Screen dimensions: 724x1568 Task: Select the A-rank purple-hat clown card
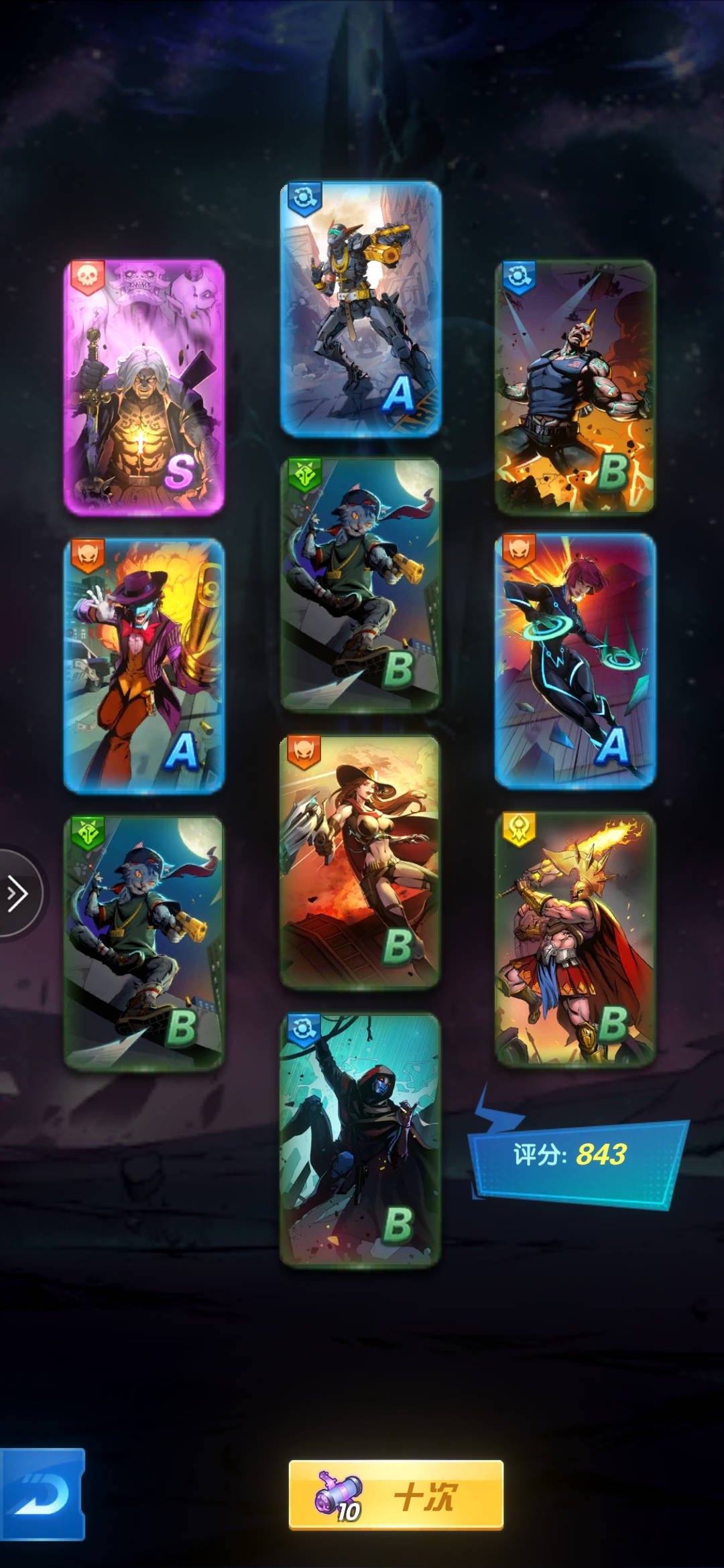click(x=144, y=666)
